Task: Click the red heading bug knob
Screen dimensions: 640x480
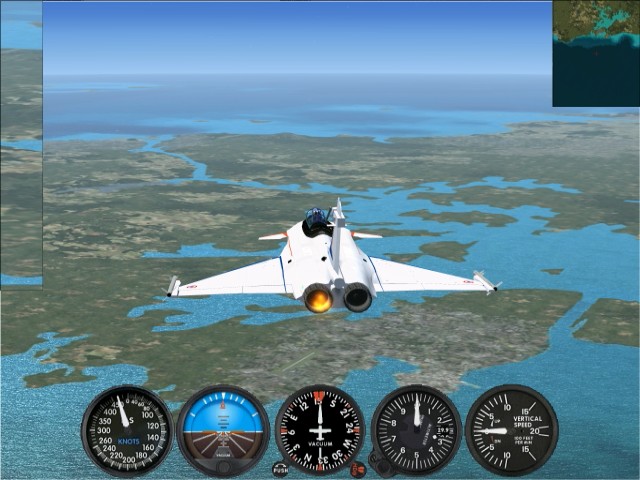Action: 358,469
